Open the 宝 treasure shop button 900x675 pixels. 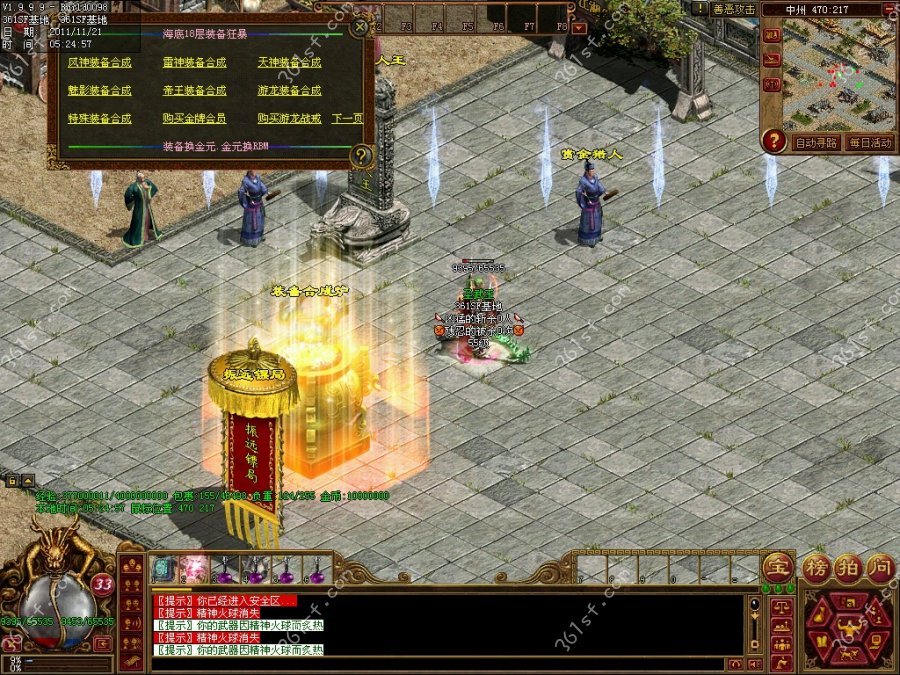776,566
